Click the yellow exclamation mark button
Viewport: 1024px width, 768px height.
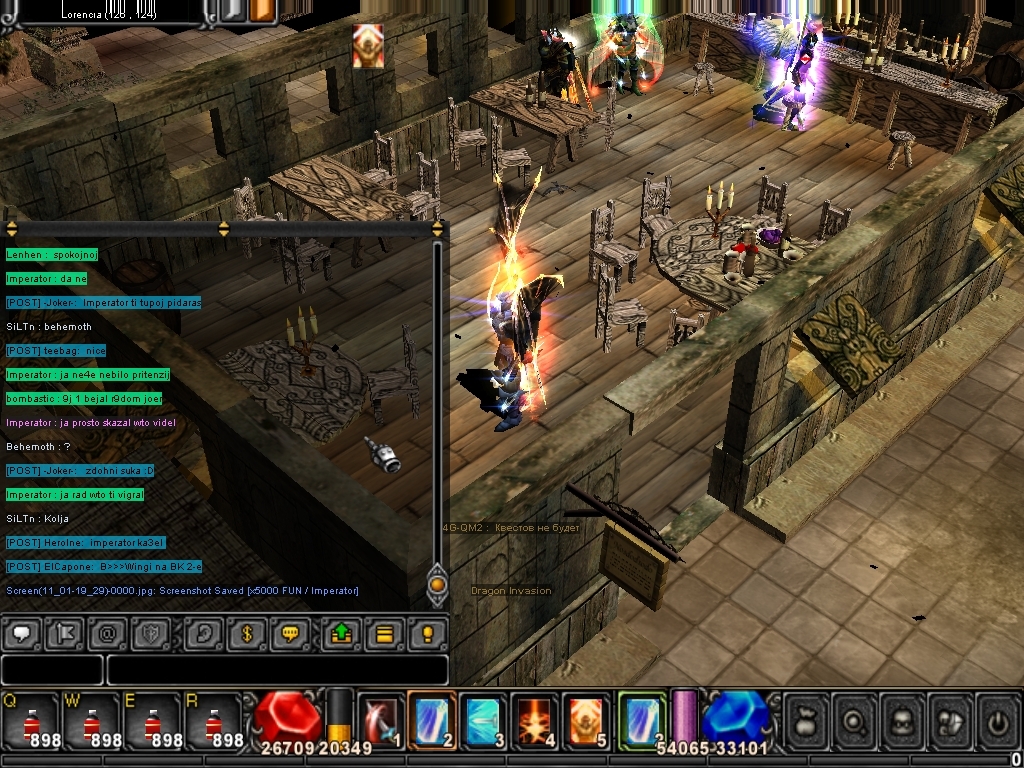427,634
